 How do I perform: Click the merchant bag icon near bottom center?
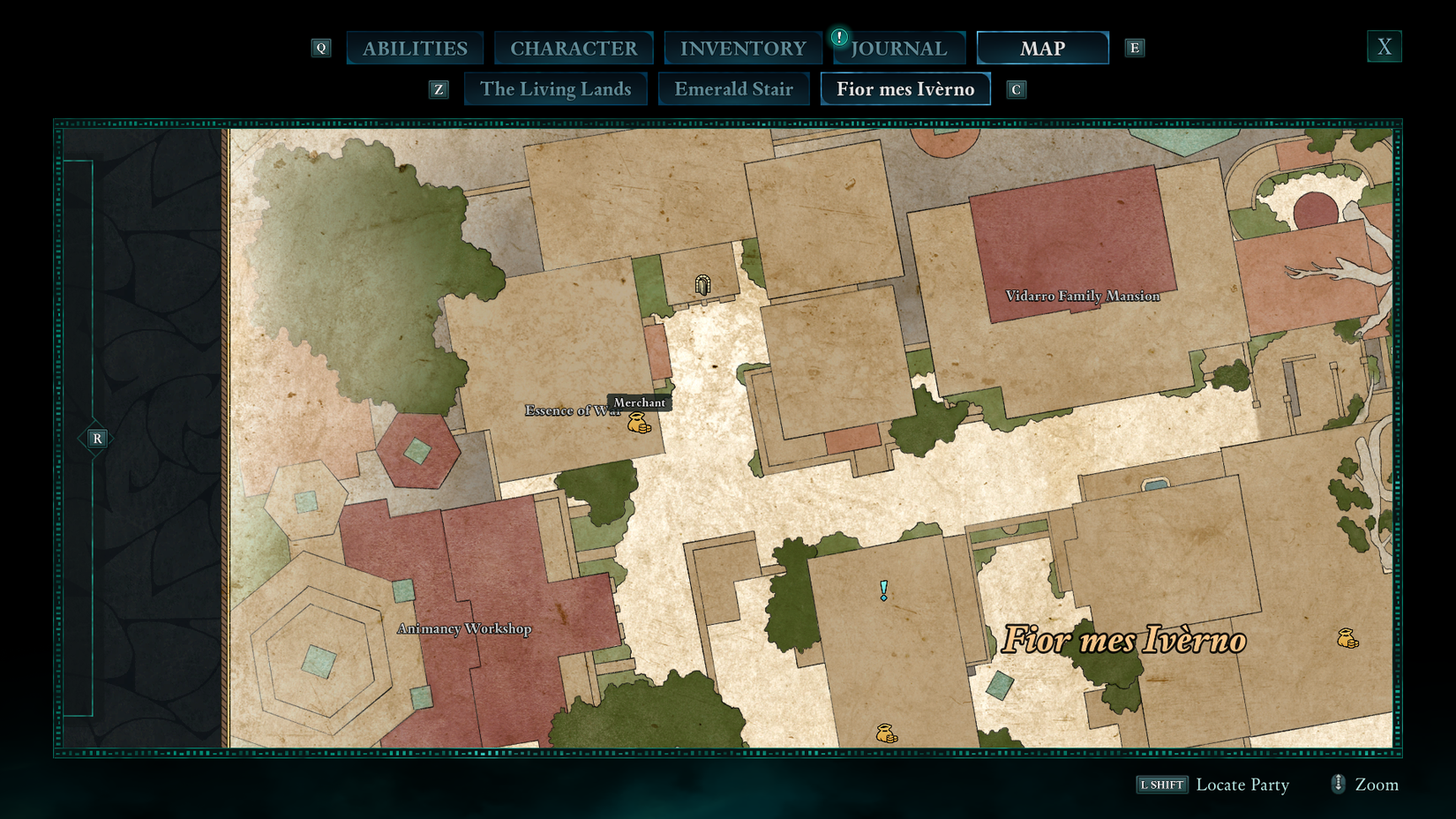click(x=885, y=731)
